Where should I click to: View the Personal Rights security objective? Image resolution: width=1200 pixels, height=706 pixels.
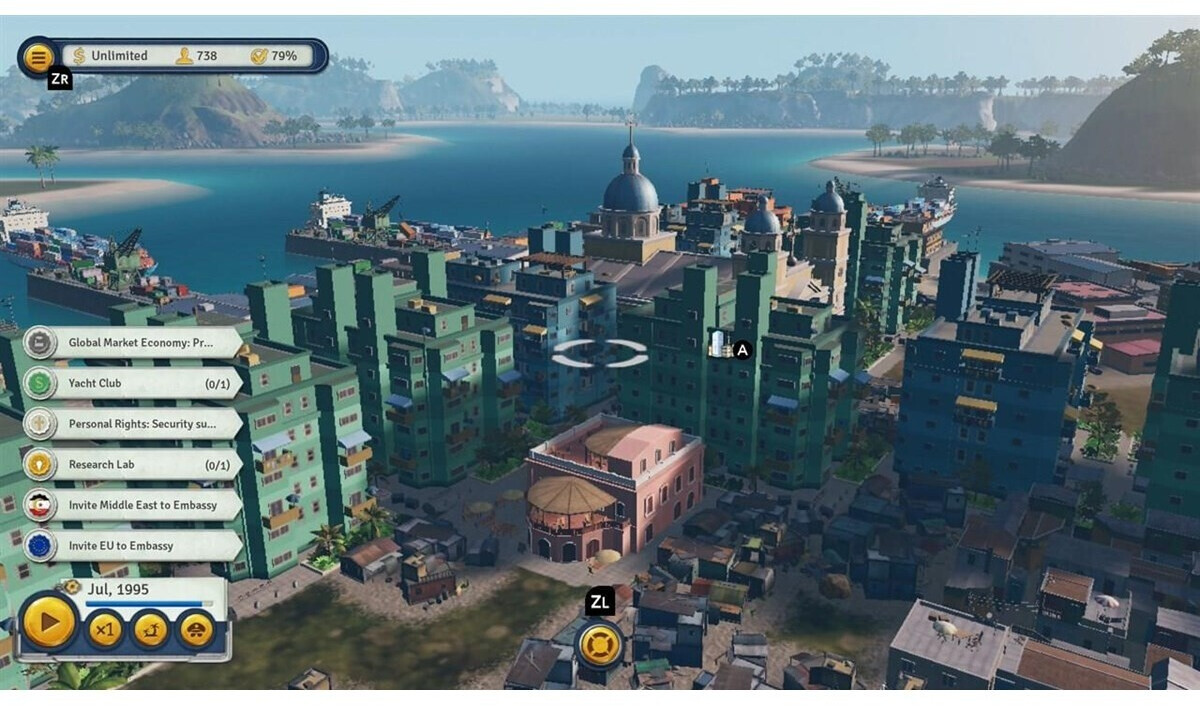[x=140, y=424]
